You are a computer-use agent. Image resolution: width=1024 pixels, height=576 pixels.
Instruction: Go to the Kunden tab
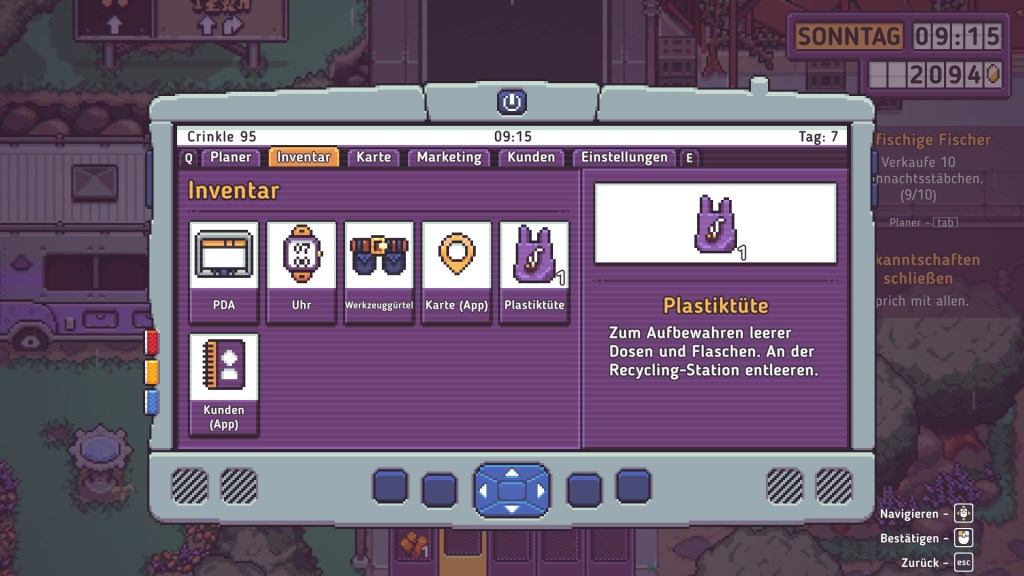point(530,157)
